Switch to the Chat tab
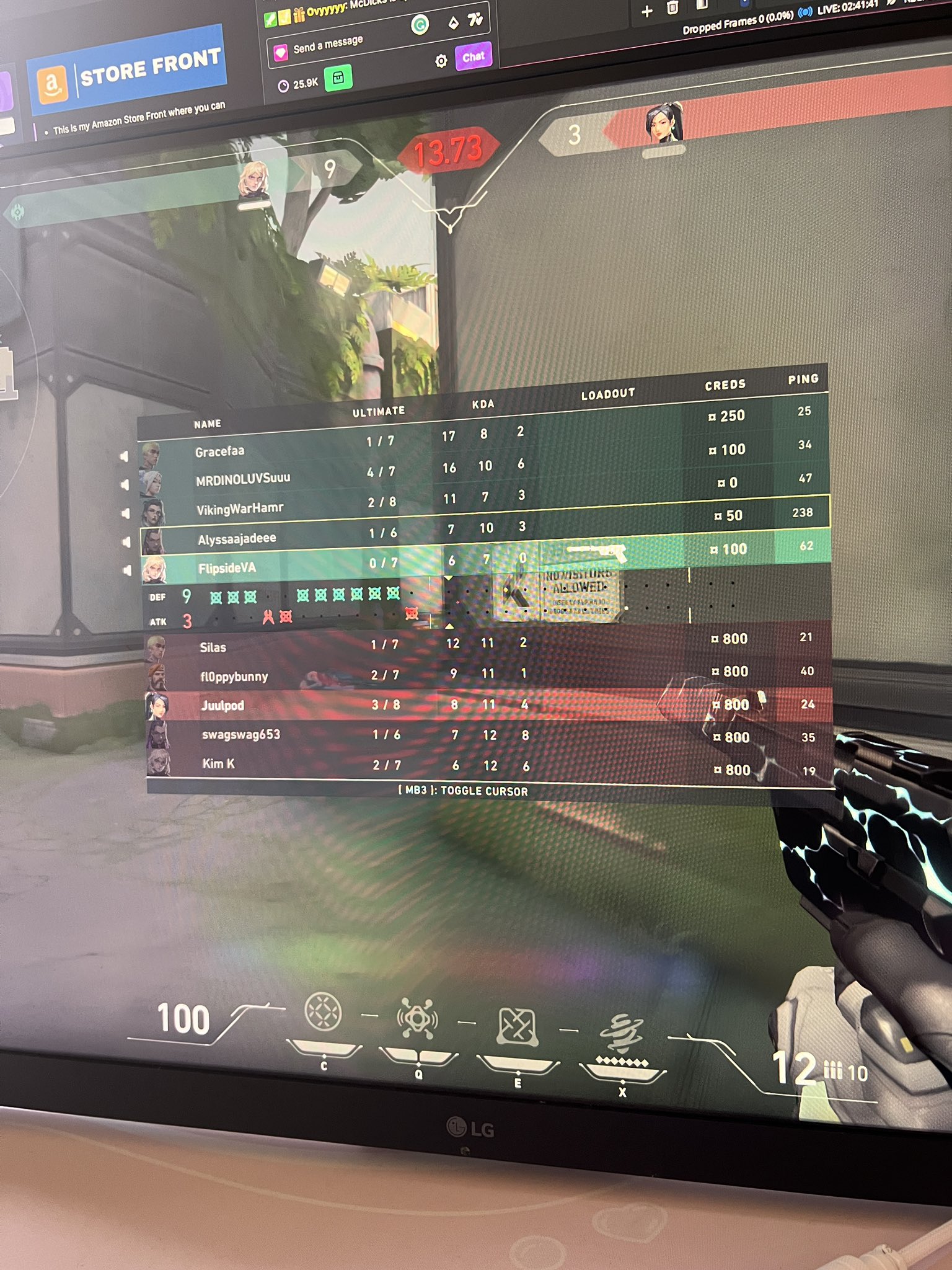 tap(473, 57)
